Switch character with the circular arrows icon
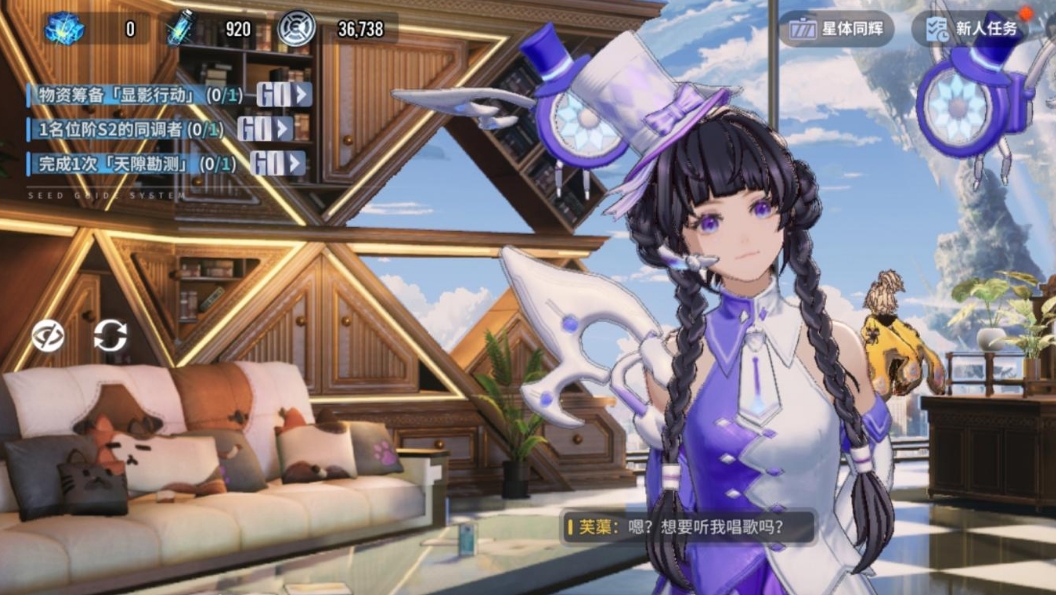This screenshot has height=595, width=1056. (110, 335)
